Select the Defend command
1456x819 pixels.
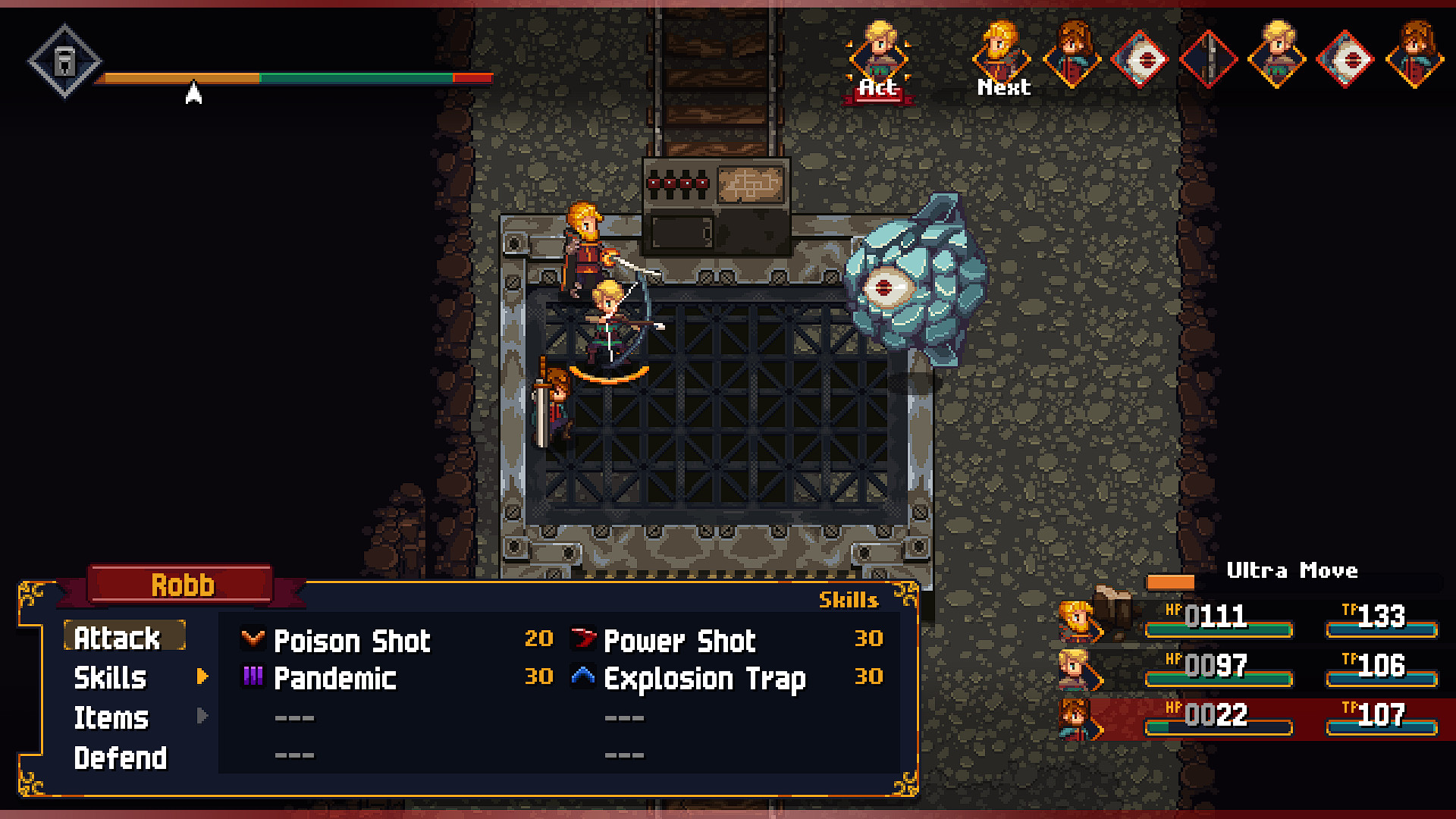click(121, 756)
